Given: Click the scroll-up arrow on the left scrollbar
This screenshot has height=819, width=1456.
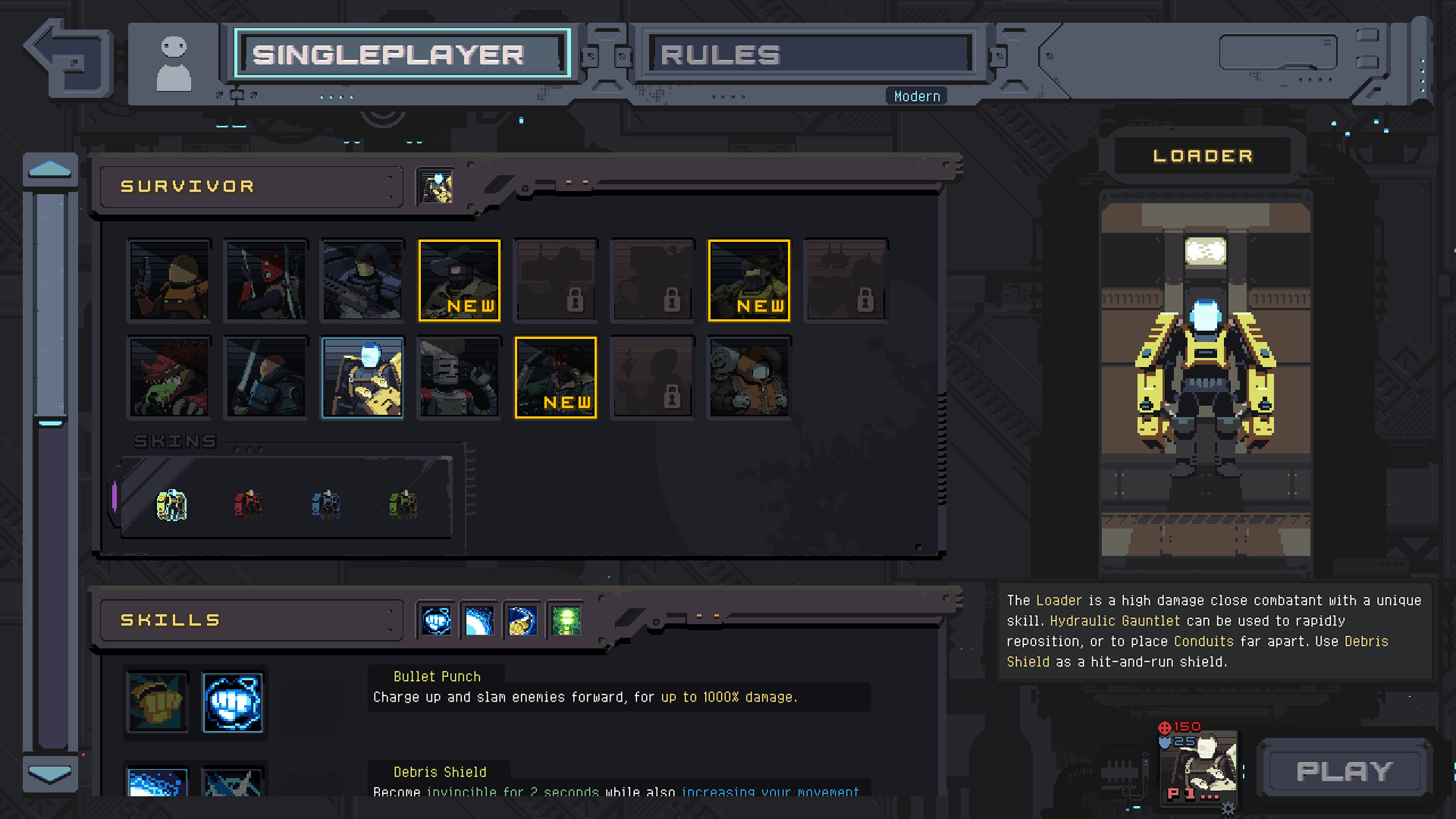Looking at the screenshot, I should pyautogui.click(x=50, y=168).
